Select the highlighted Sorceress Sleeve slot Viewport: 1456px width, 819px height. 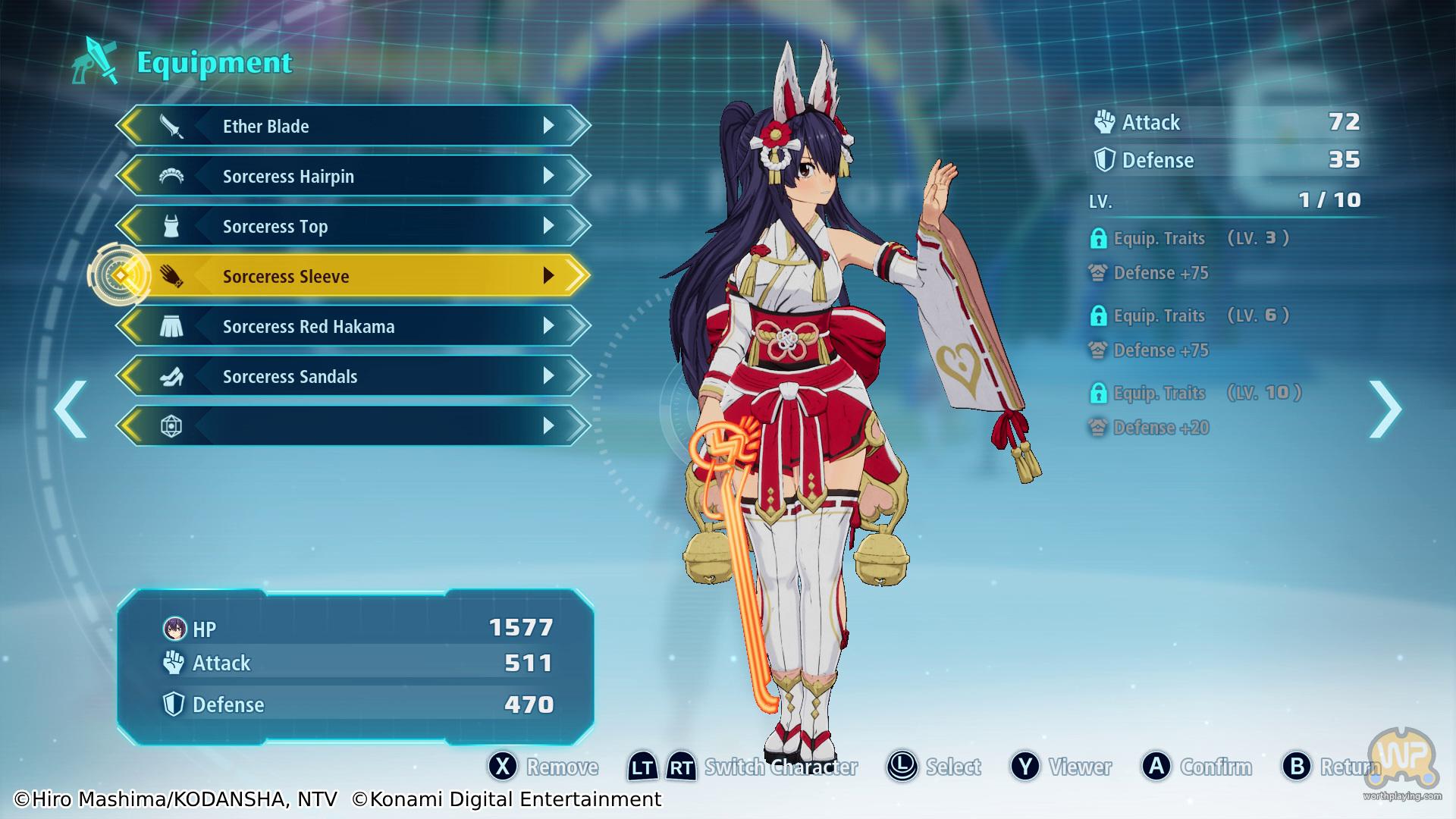(x=353, y=276)
